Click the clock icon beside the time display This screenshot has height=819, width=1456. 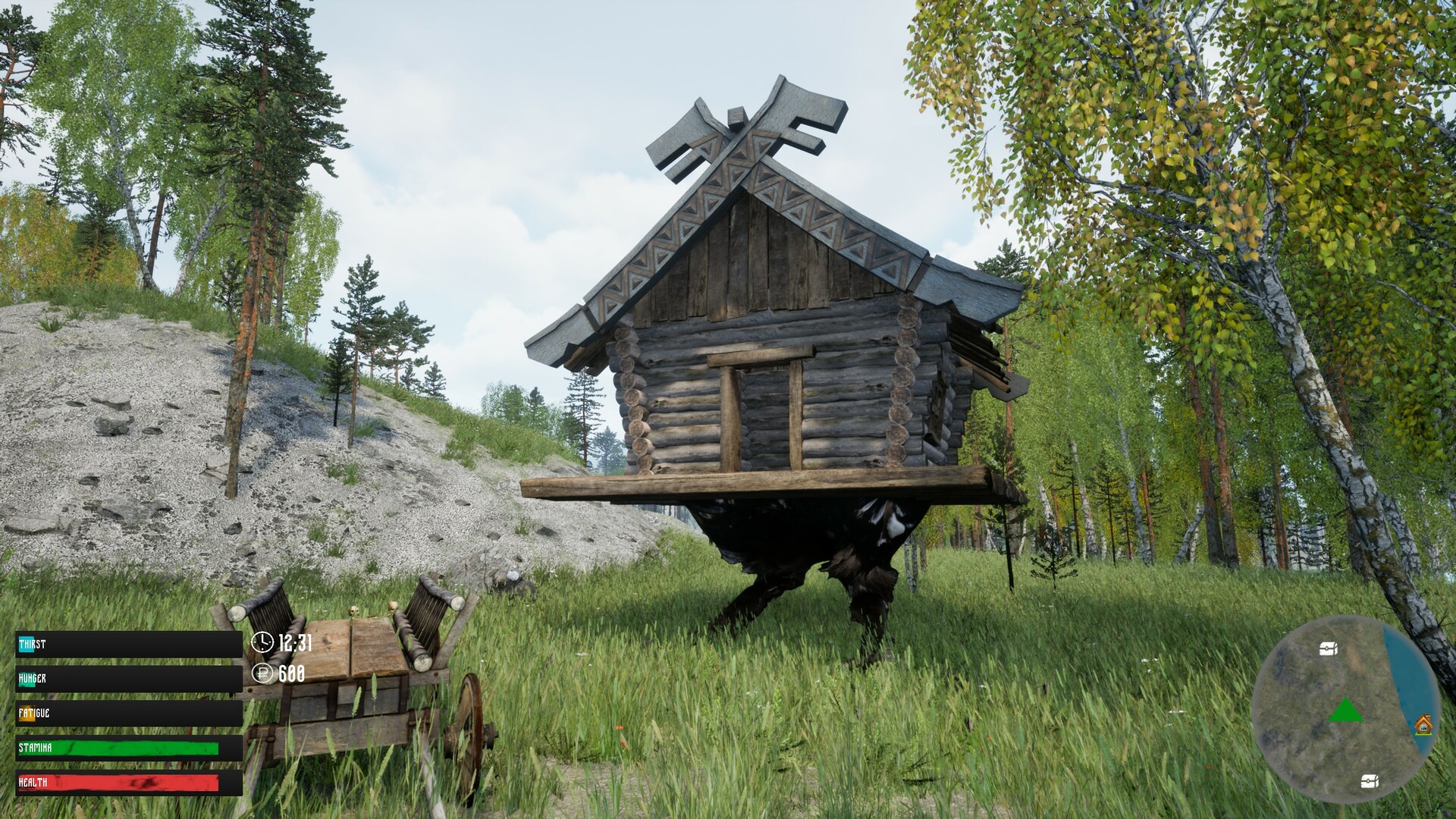pos(262,642)
